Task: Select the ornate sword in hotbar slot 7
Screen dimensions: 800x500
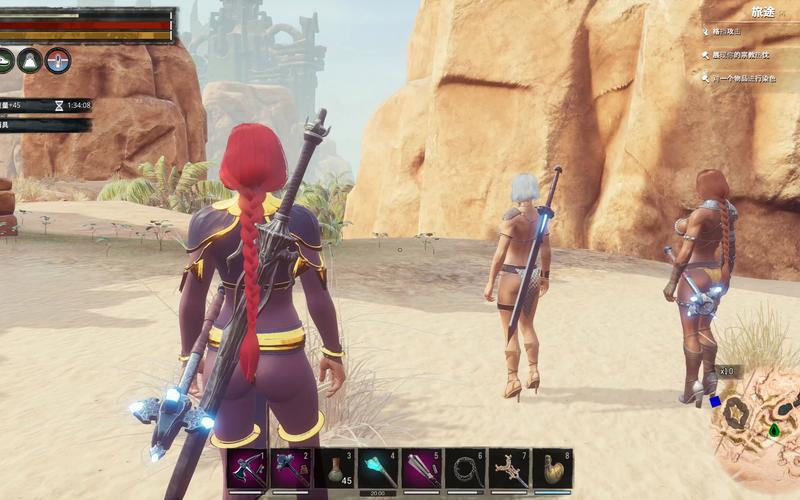Action: click(x=509, y=469)
